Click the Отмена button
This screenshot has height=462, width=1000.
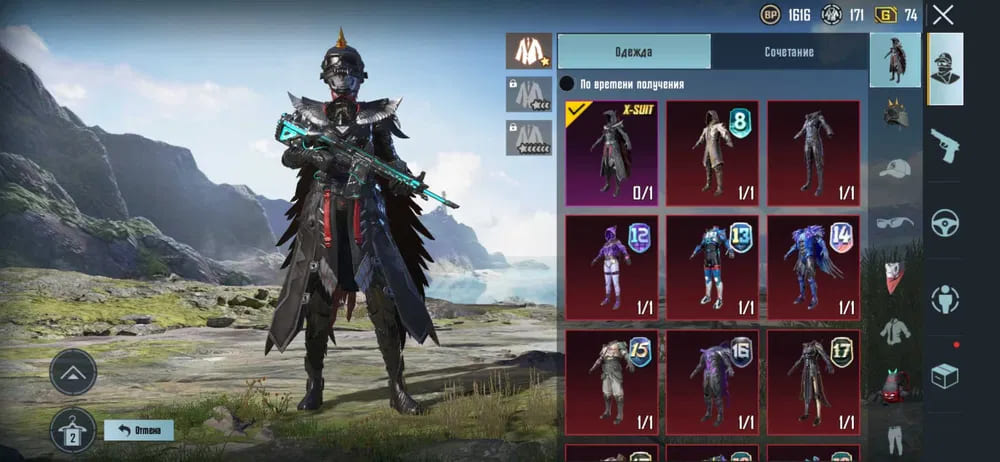click(139, 430)
